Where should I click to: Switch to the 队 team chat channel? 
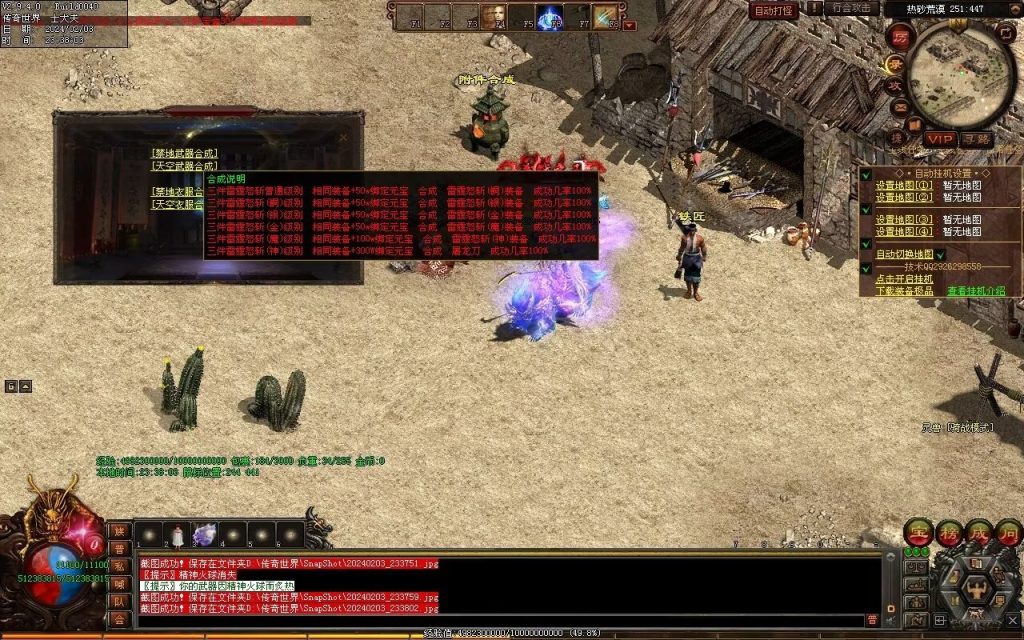(118, 601)
